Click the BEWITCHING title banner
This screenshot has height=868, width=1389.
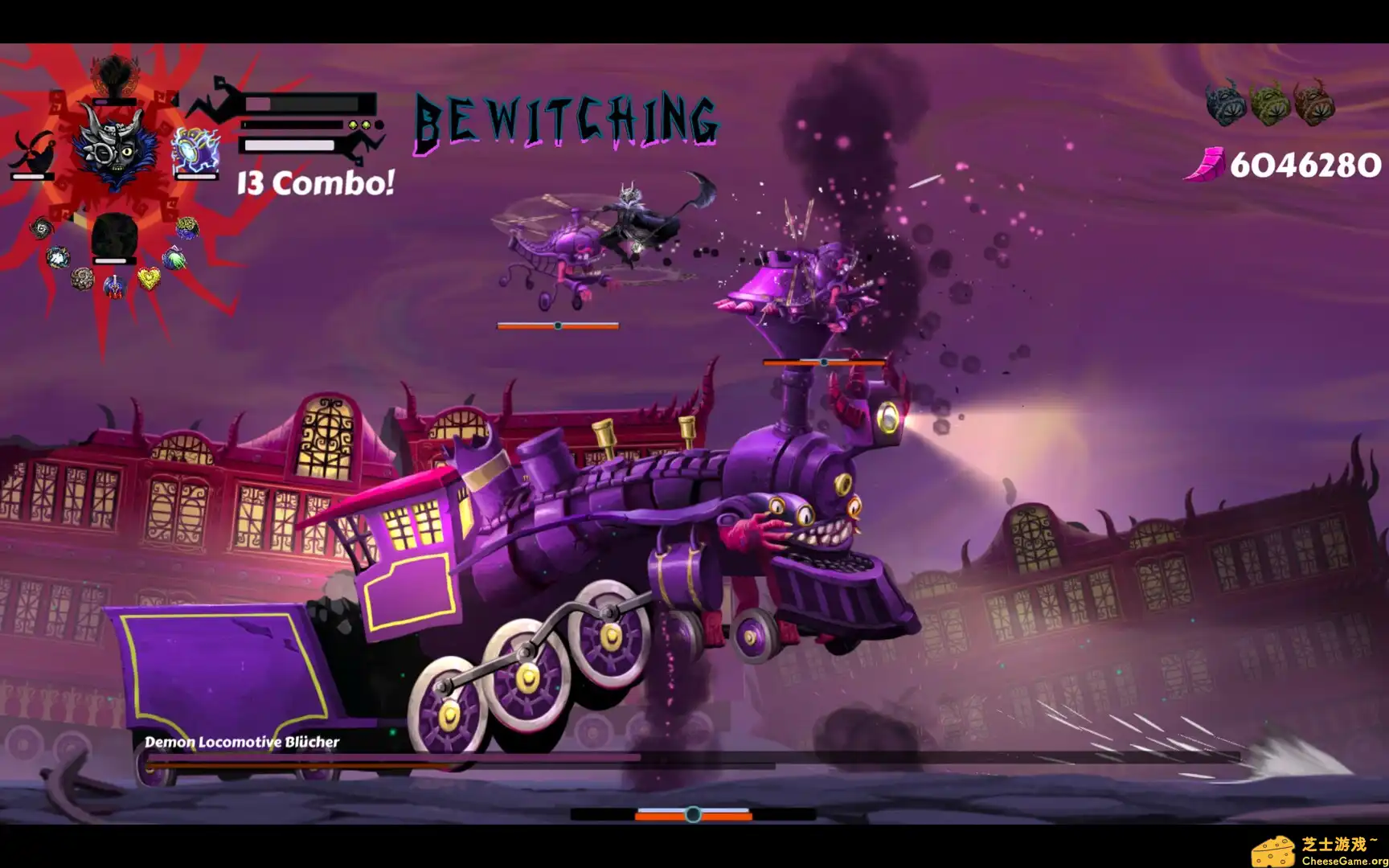tap(565, 122)
